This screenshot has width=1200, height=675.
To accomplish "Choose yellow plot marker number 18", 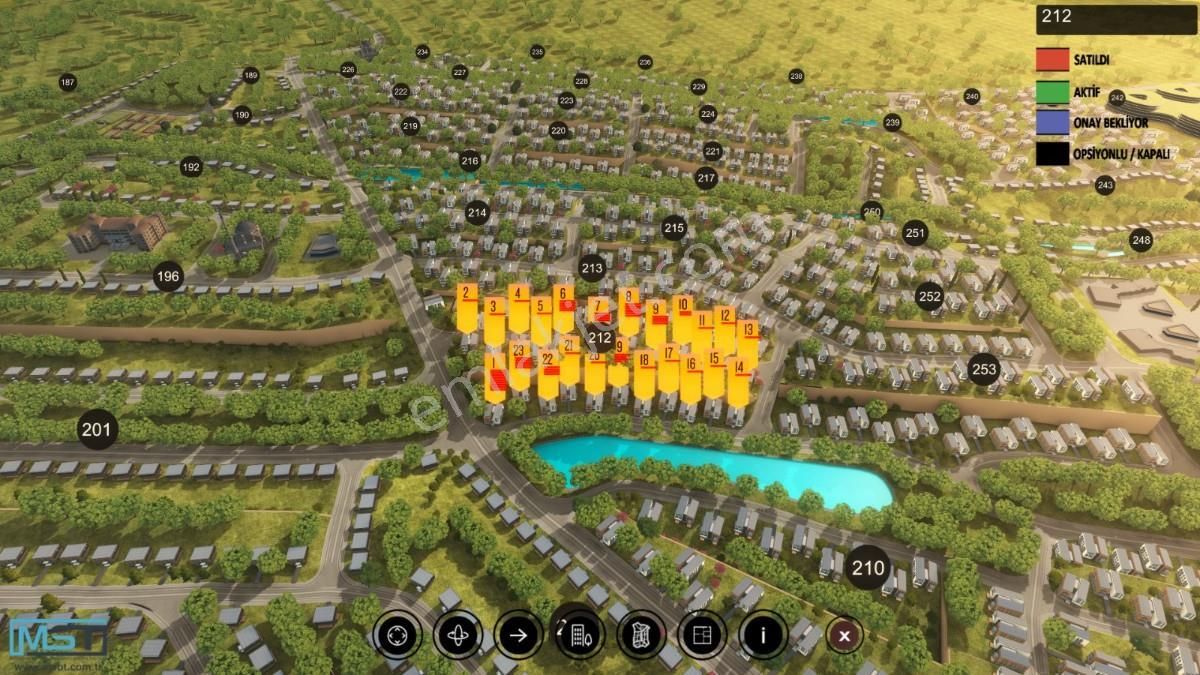I will pyautogui.click(x=644, y=361).
